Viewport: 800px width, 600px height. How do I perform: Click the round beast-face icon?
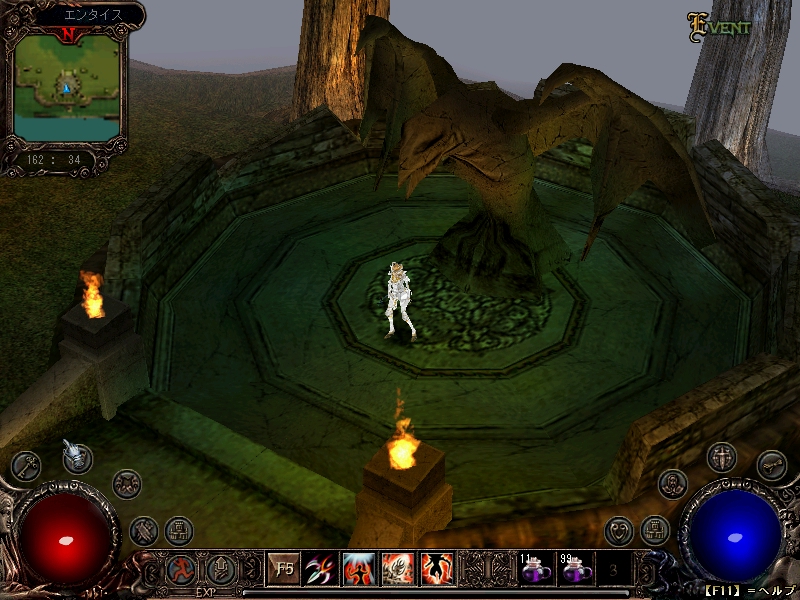127,484
